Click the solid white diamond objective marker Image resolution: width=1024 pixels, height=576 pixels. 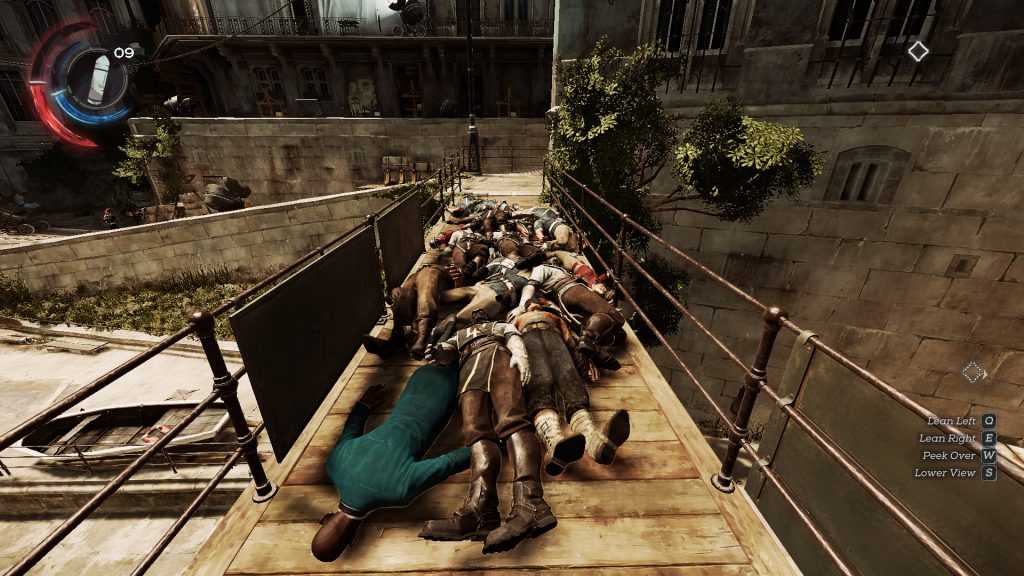[x=918, y=51]
